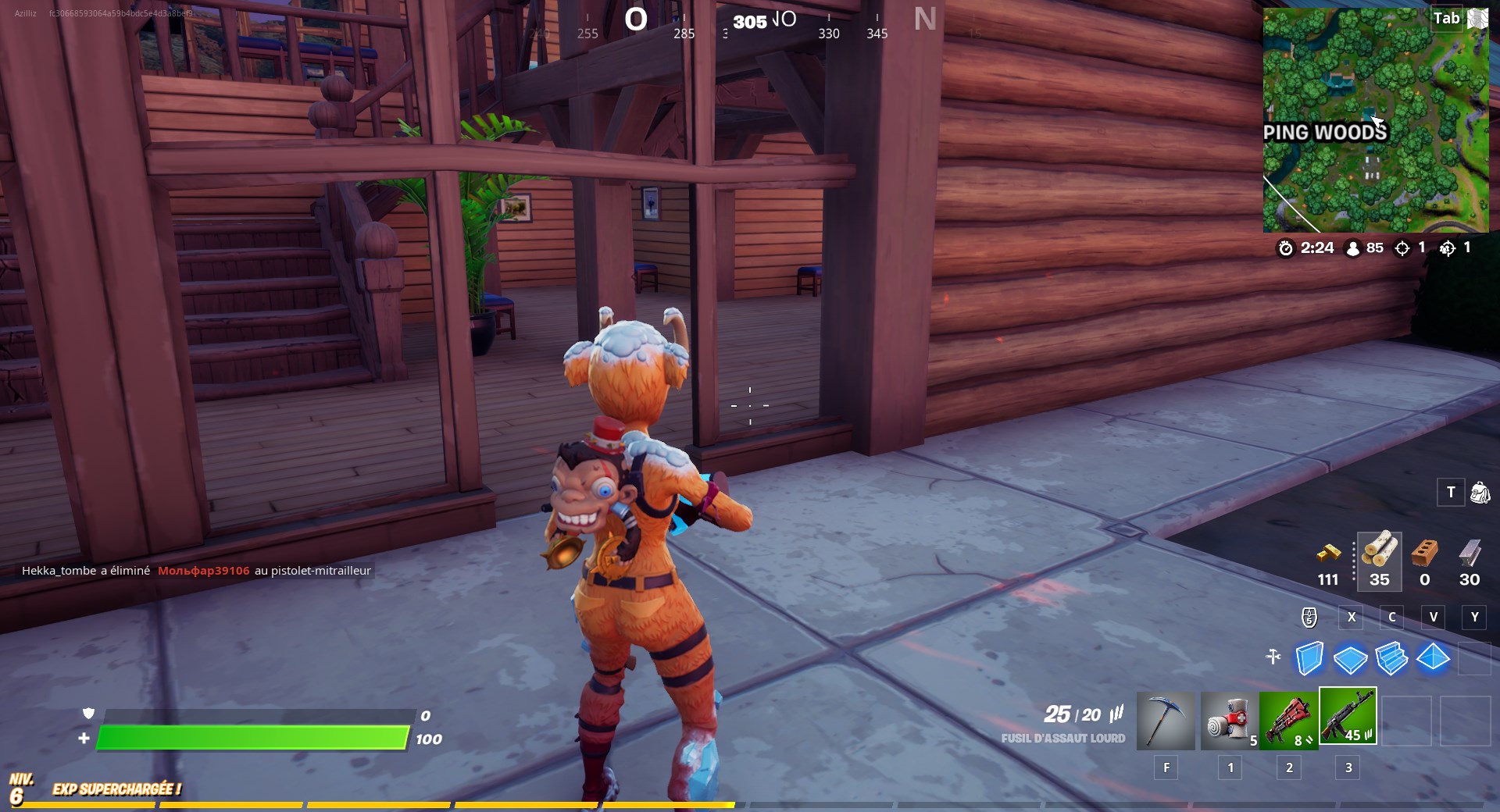Equip the heavy assault rifle in slot 3
The height and width of the screenshot is (812, 1500).
click(1348, 716)
